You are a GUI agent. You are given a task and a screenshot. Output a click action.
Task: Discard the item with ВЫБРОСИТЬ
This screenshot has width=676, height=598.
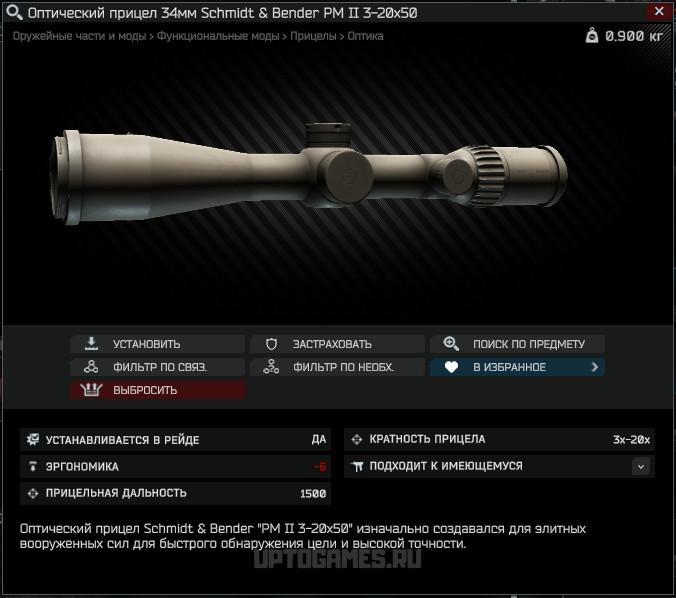click(157, 390)
